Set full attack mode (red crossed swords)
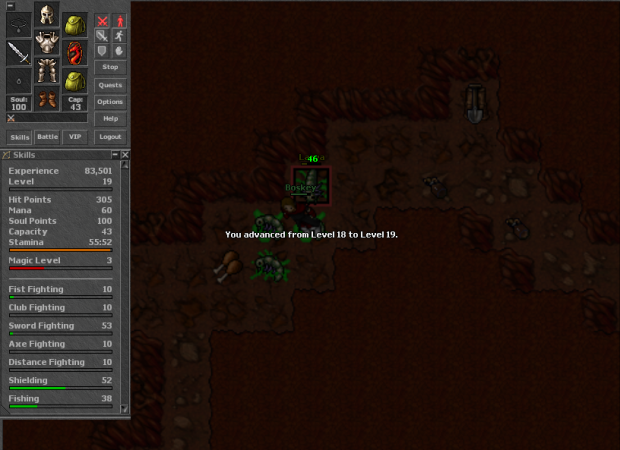The width and height of the screenshot is (620, 450). point(102,20)
